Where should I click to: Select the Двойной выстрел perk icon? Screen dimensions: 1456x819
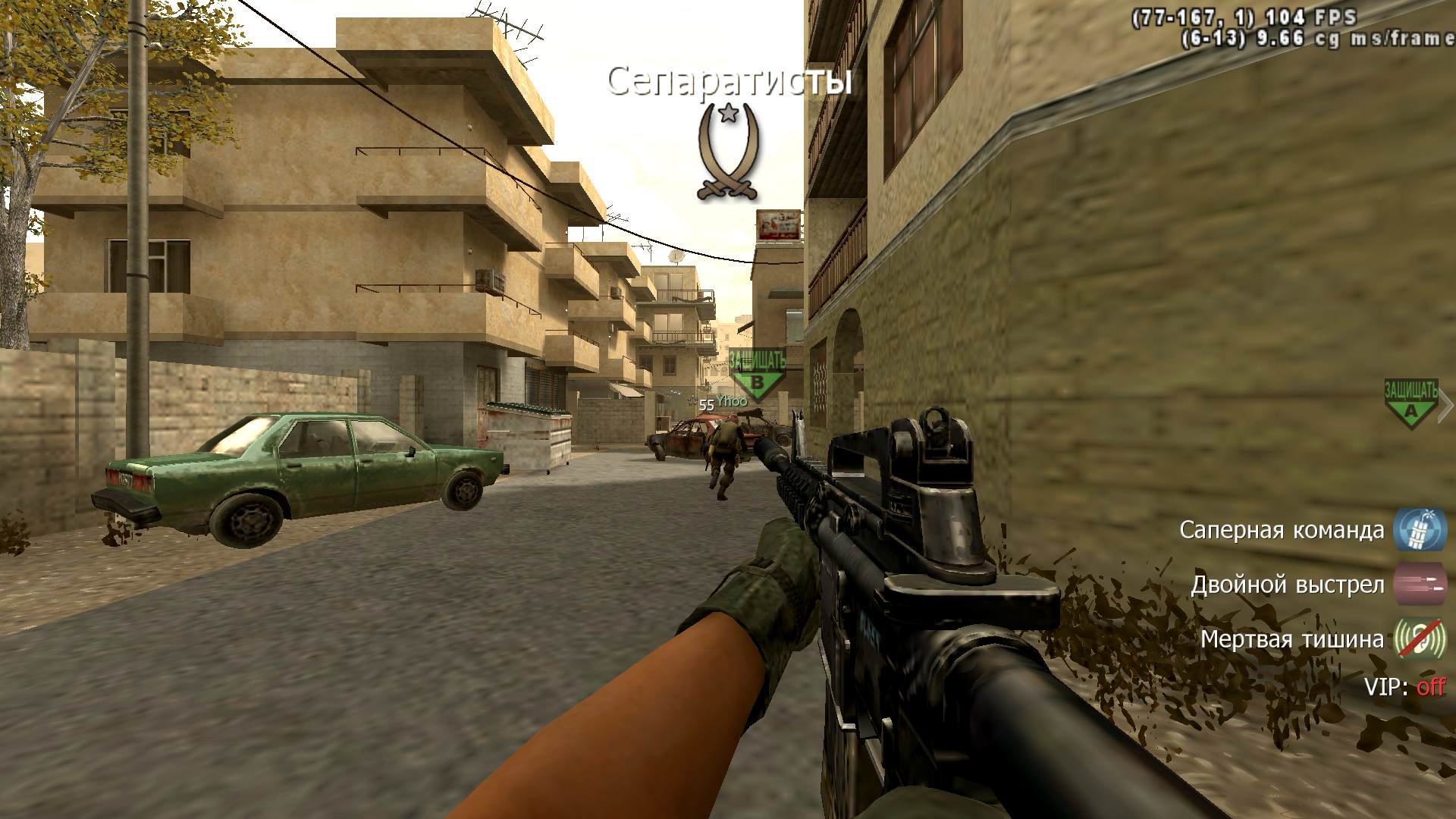point(1420,585)
